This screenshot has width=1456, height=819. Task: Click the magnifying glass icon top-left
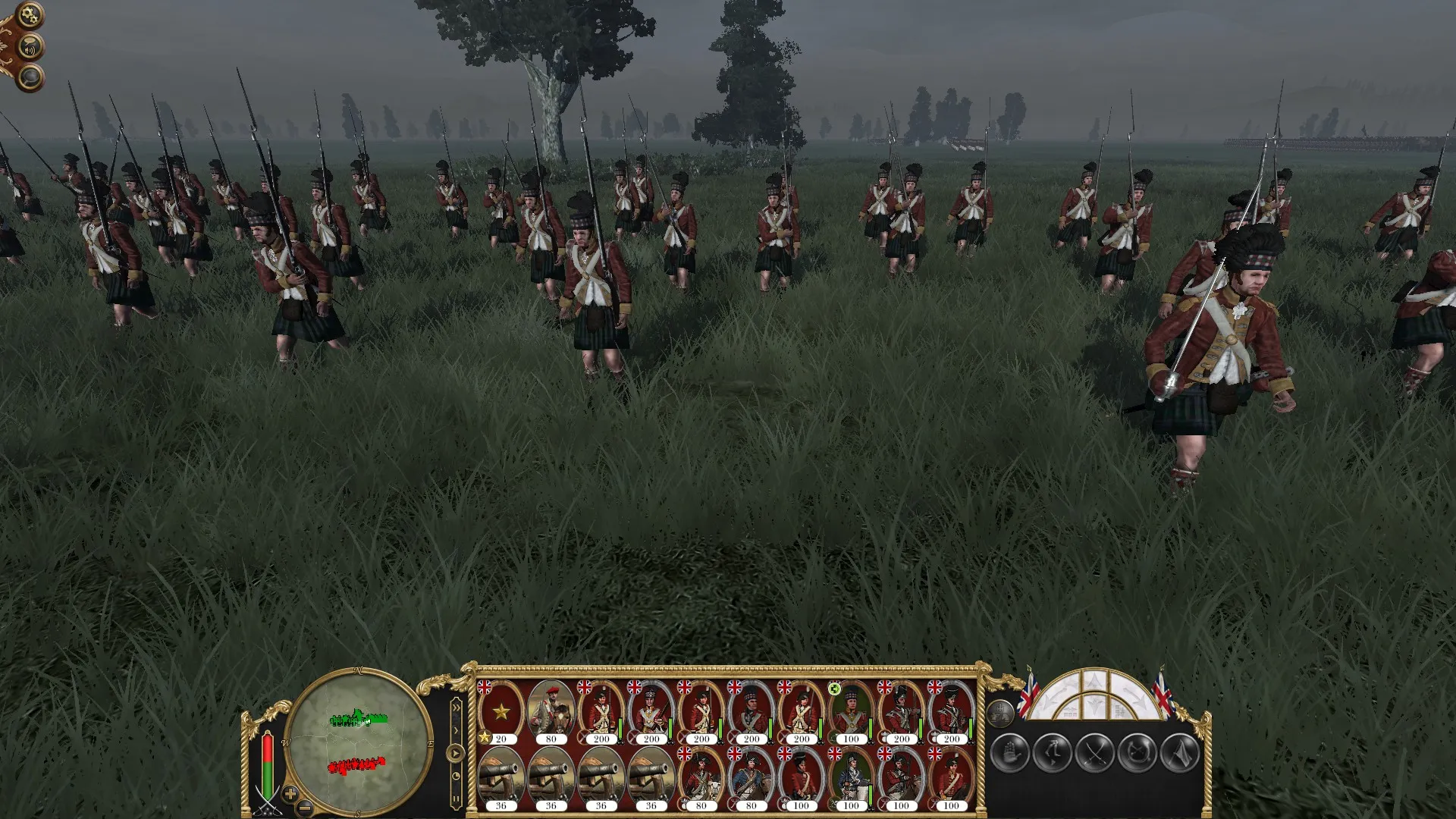[30, 77]
